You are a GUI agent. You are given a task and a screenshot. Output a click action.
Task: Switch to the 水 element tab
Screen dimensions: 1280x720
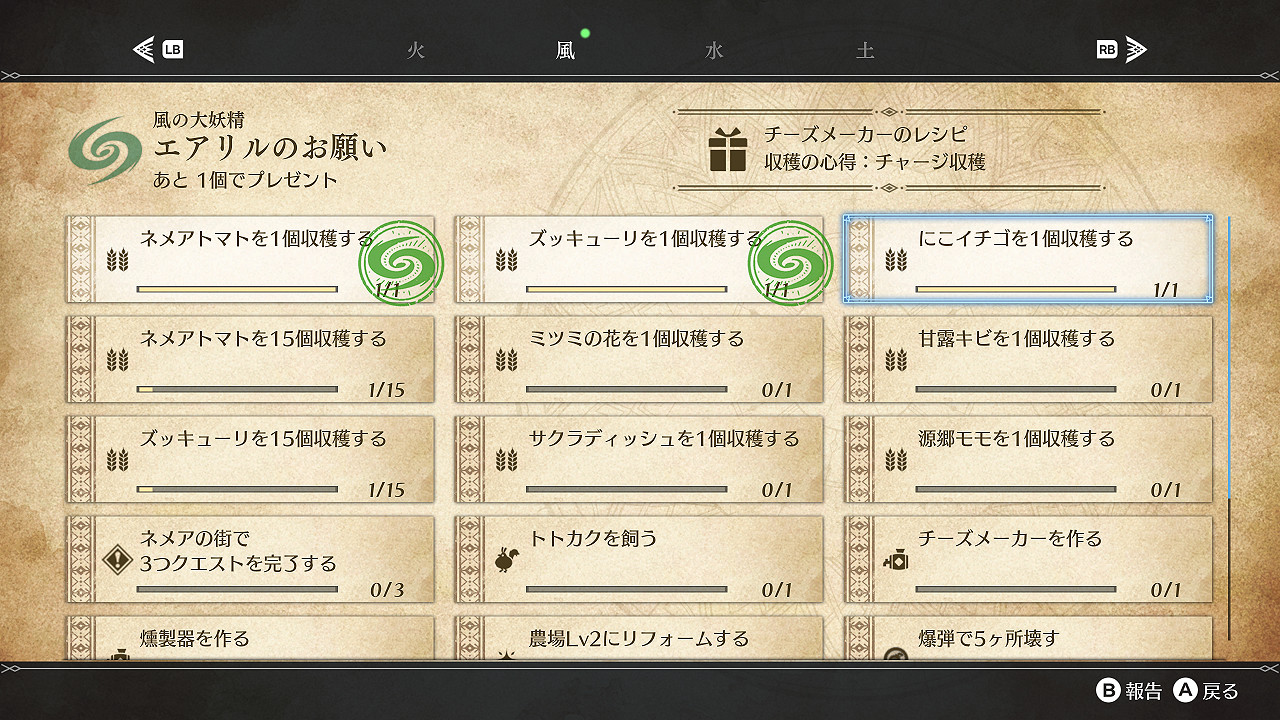click(x=712, y=48)
